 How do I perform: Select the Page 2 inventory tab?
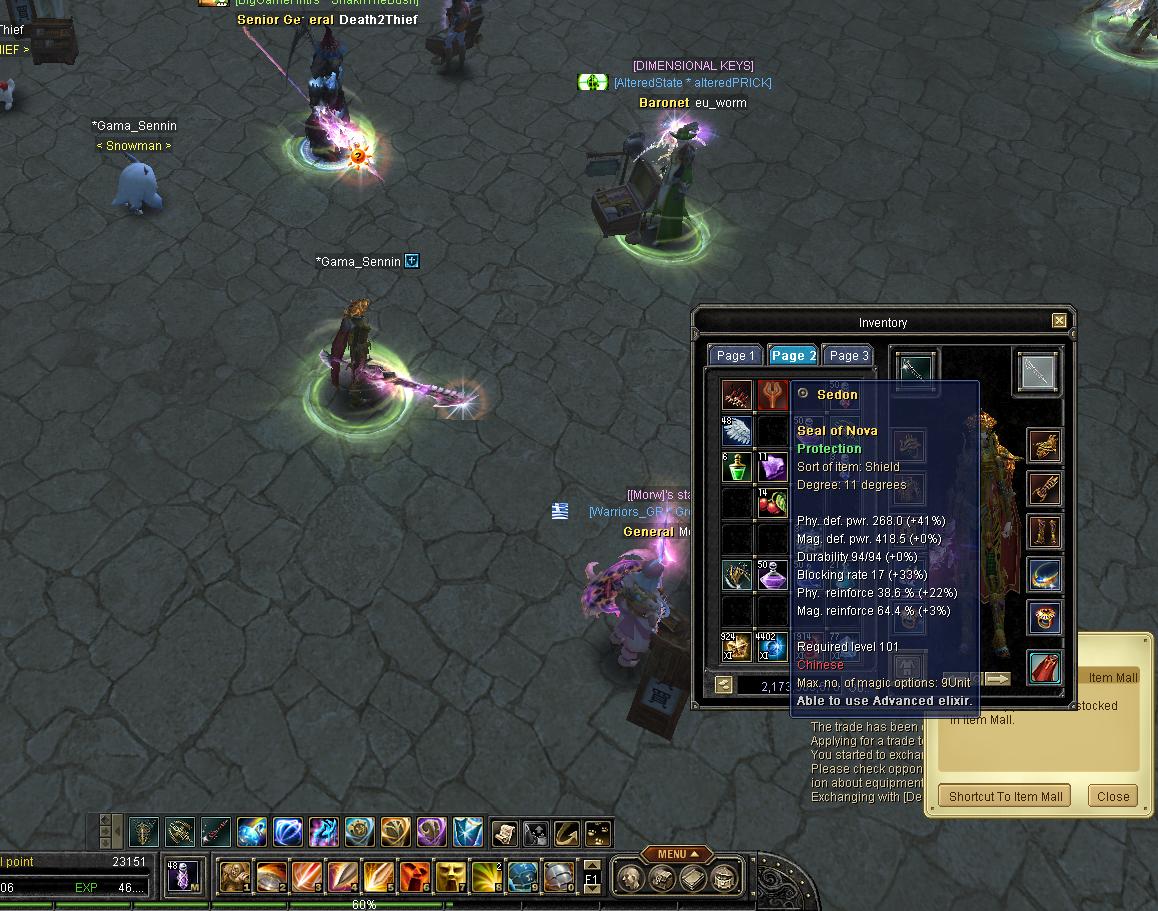click(792, 356)
